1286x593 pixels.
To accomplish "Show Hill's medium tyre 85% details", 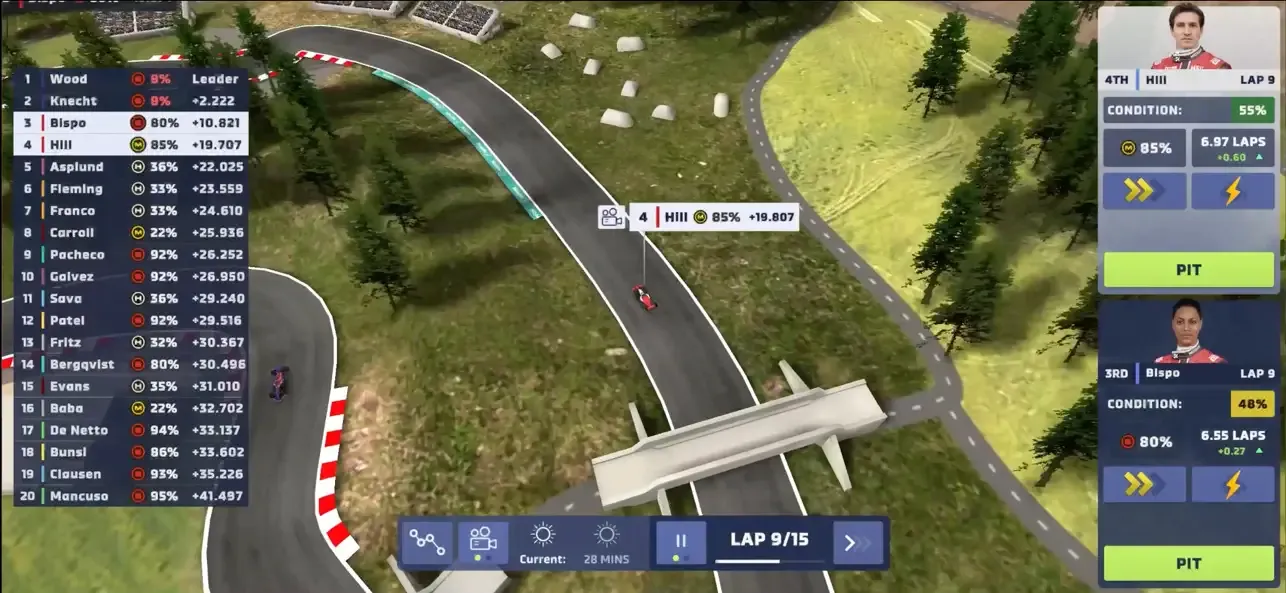I will click(x=1144, y=148).
